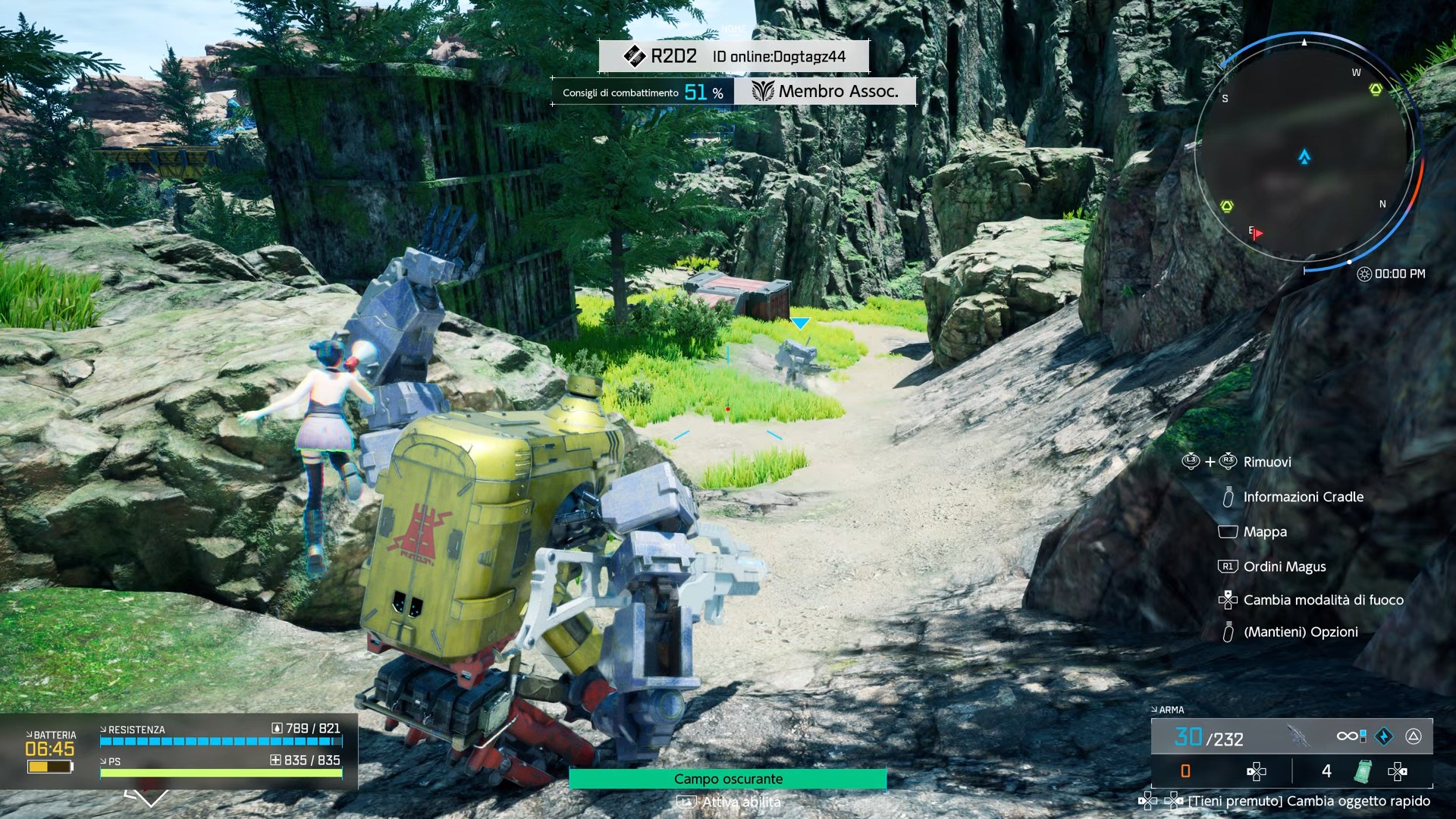
Task: Open Informazioni Cradle
Action: point(1303,497)
